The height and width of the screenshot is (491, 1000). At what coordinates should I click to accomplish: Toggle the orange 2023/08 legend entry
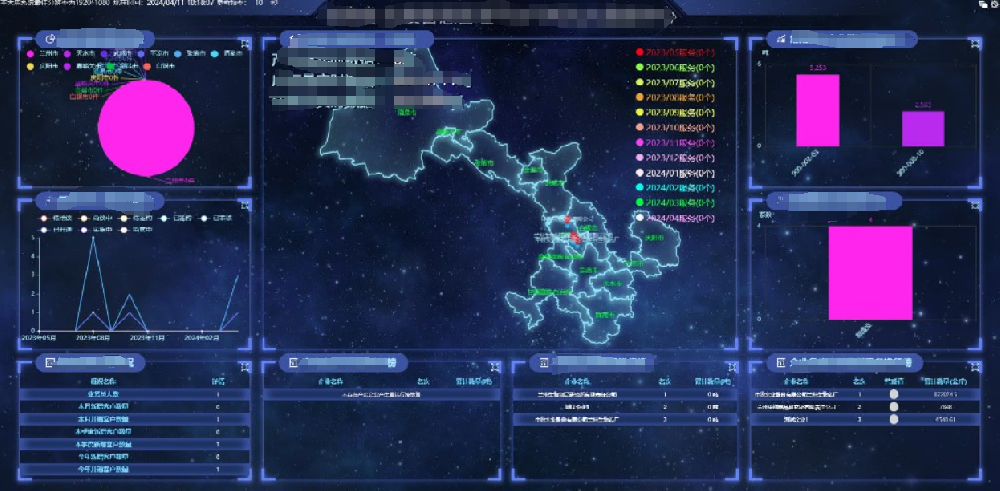coord(677,97)
